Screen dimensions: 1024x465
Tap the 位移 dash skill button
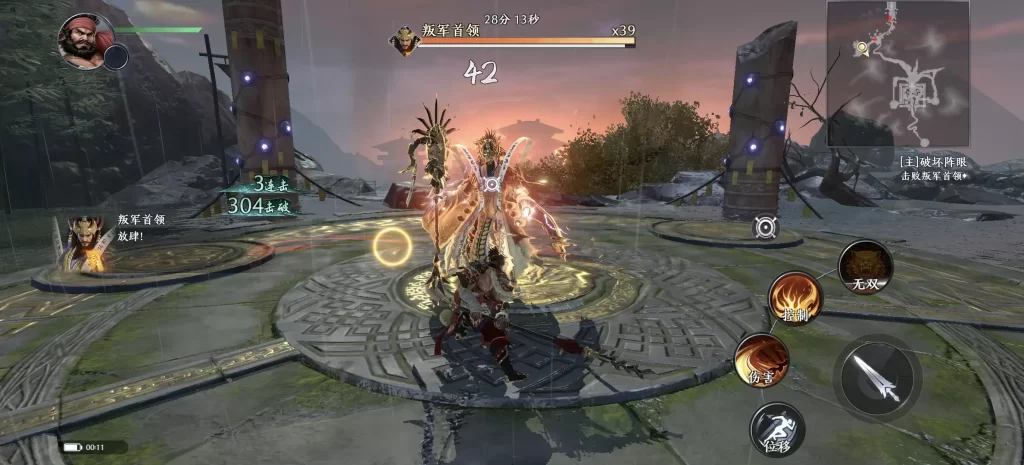(777, 429)
